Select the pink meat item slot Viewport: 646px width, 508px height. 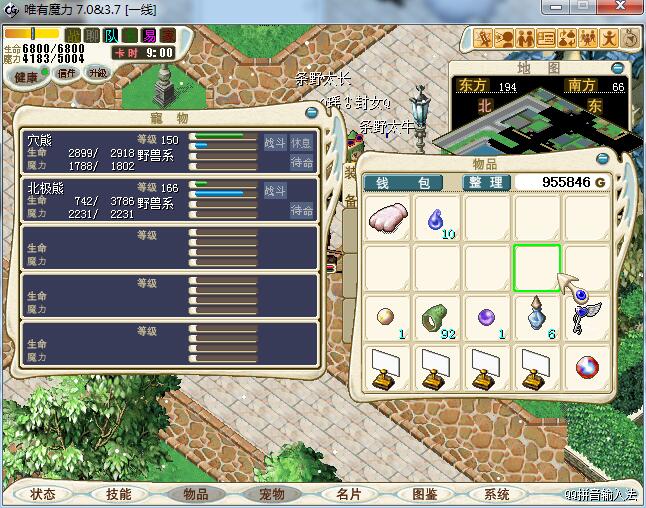pos(387,218)
